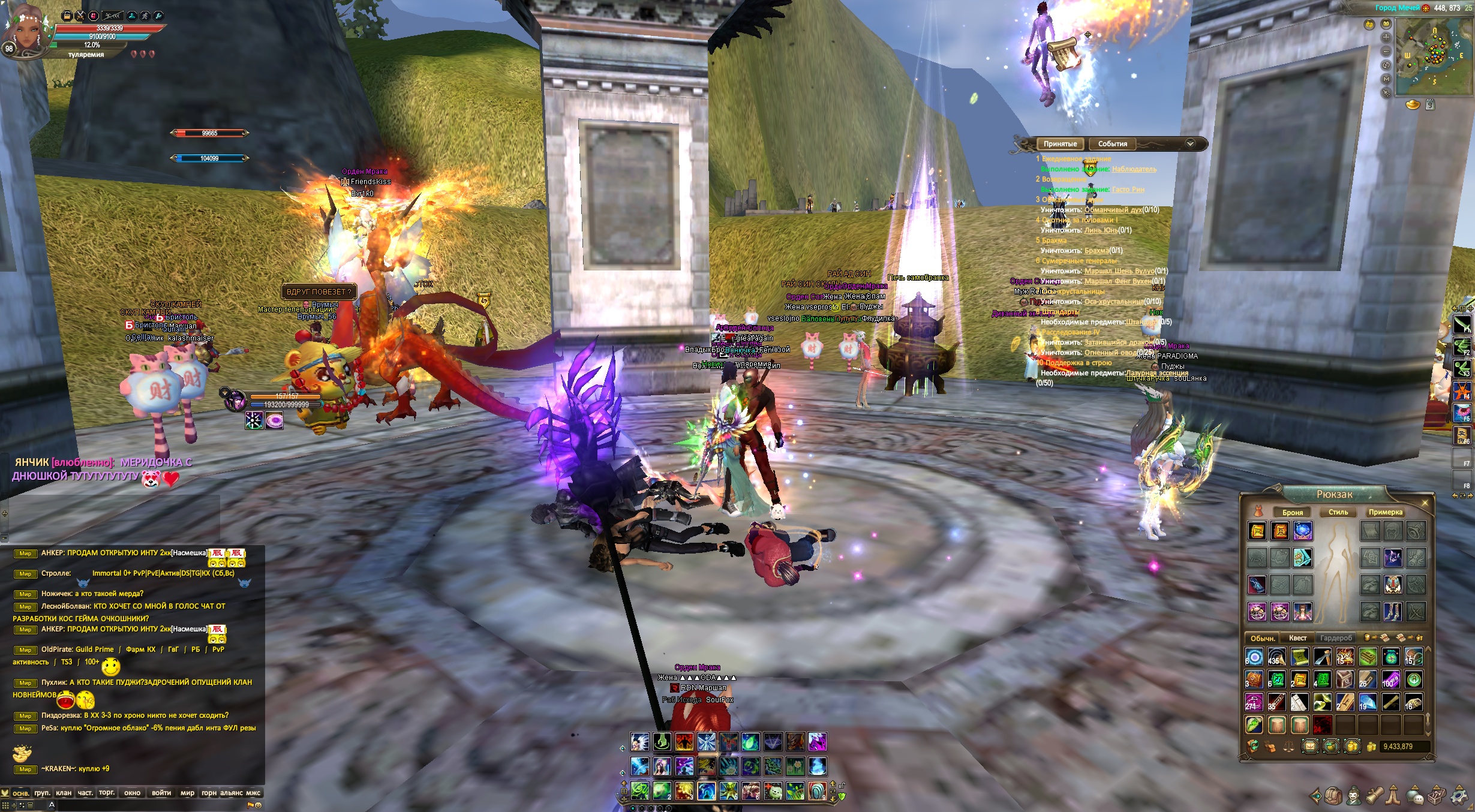Switch quest tracker to События
1475x812 pixels.
(1112, 144)
